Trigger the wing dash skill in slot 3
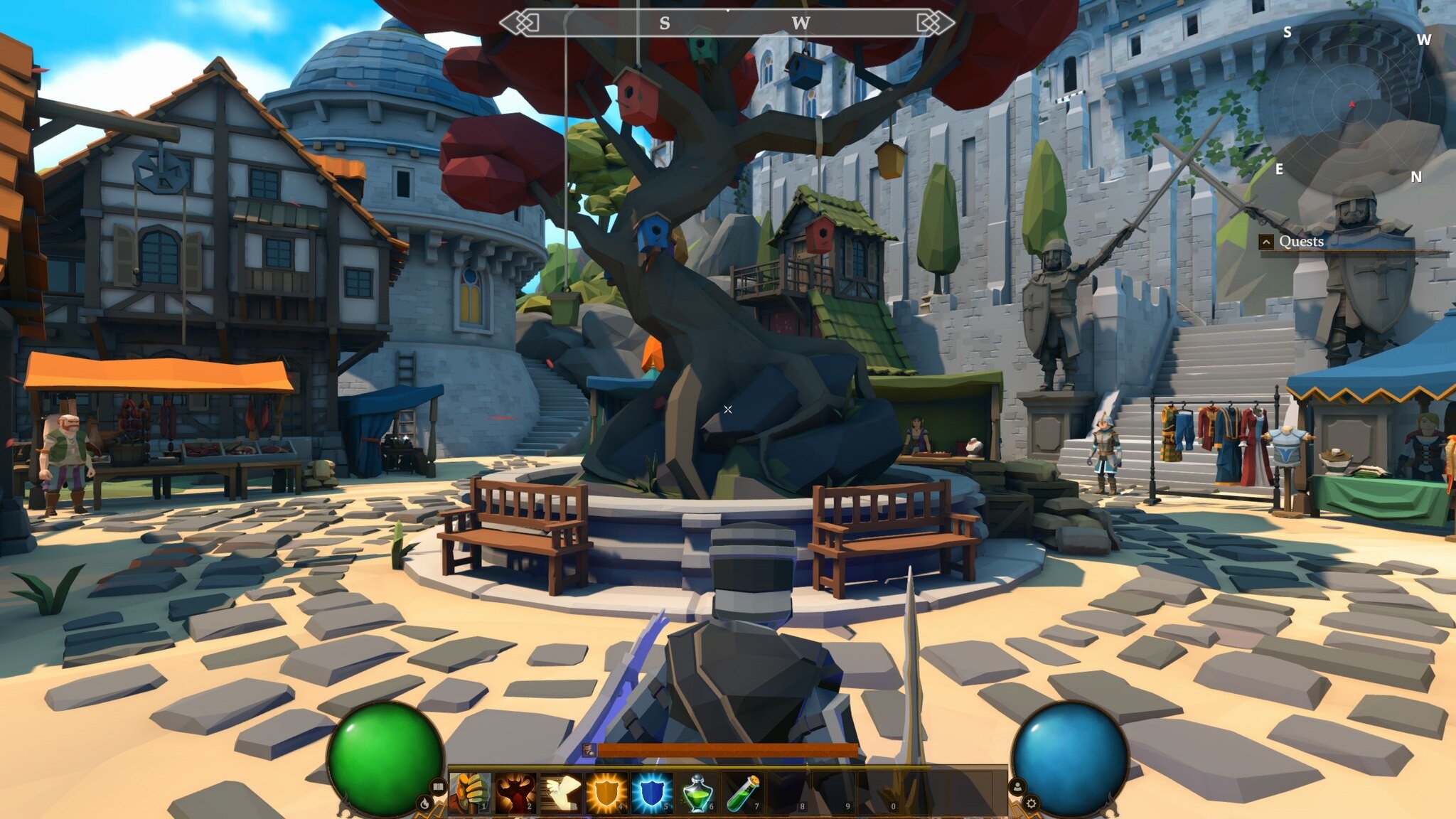Viewport: 1456px width, 819px height. point(560,791)
